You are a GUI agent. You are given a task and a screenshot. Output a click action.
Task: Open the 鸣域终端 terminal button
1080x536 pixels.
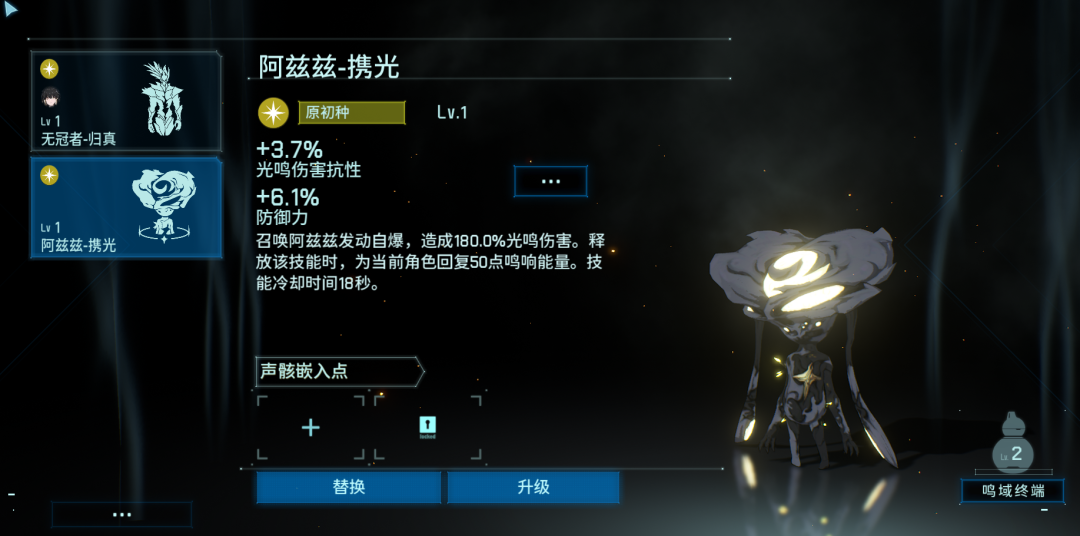click(x=1012, y=491)
